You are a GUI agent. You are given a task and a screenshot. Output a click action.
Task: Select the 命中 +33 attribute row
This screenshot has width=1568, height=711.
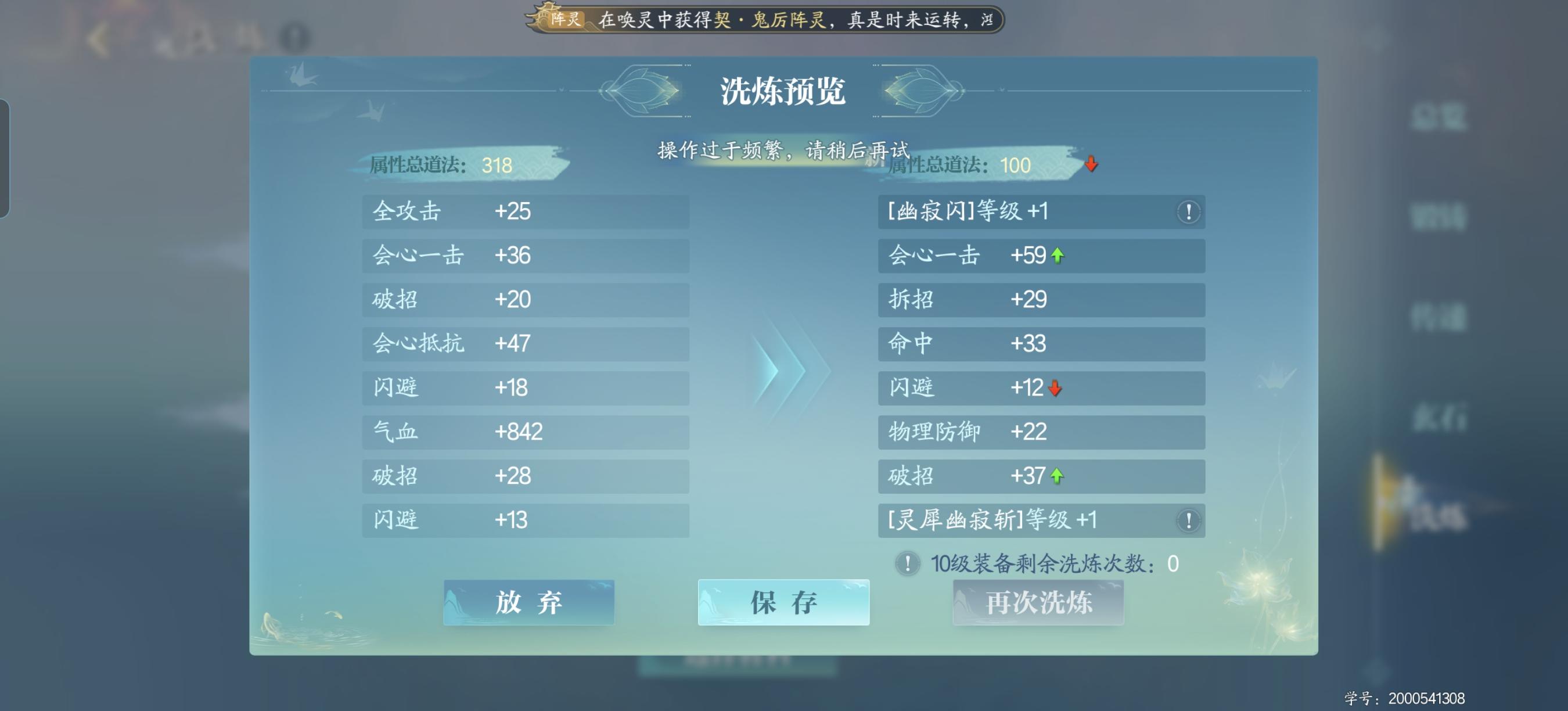pos(1041,343)
